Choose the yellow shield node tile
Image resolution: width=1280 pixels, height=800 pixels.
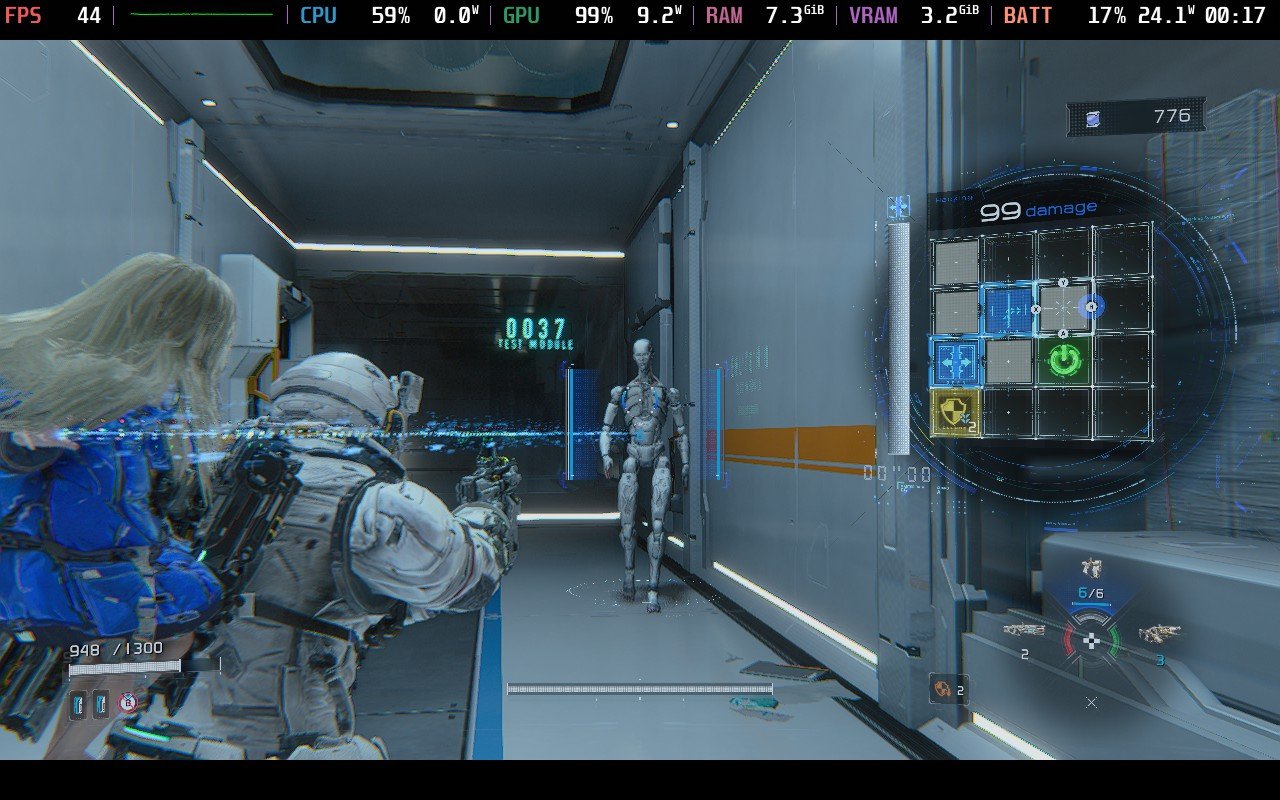955,412
